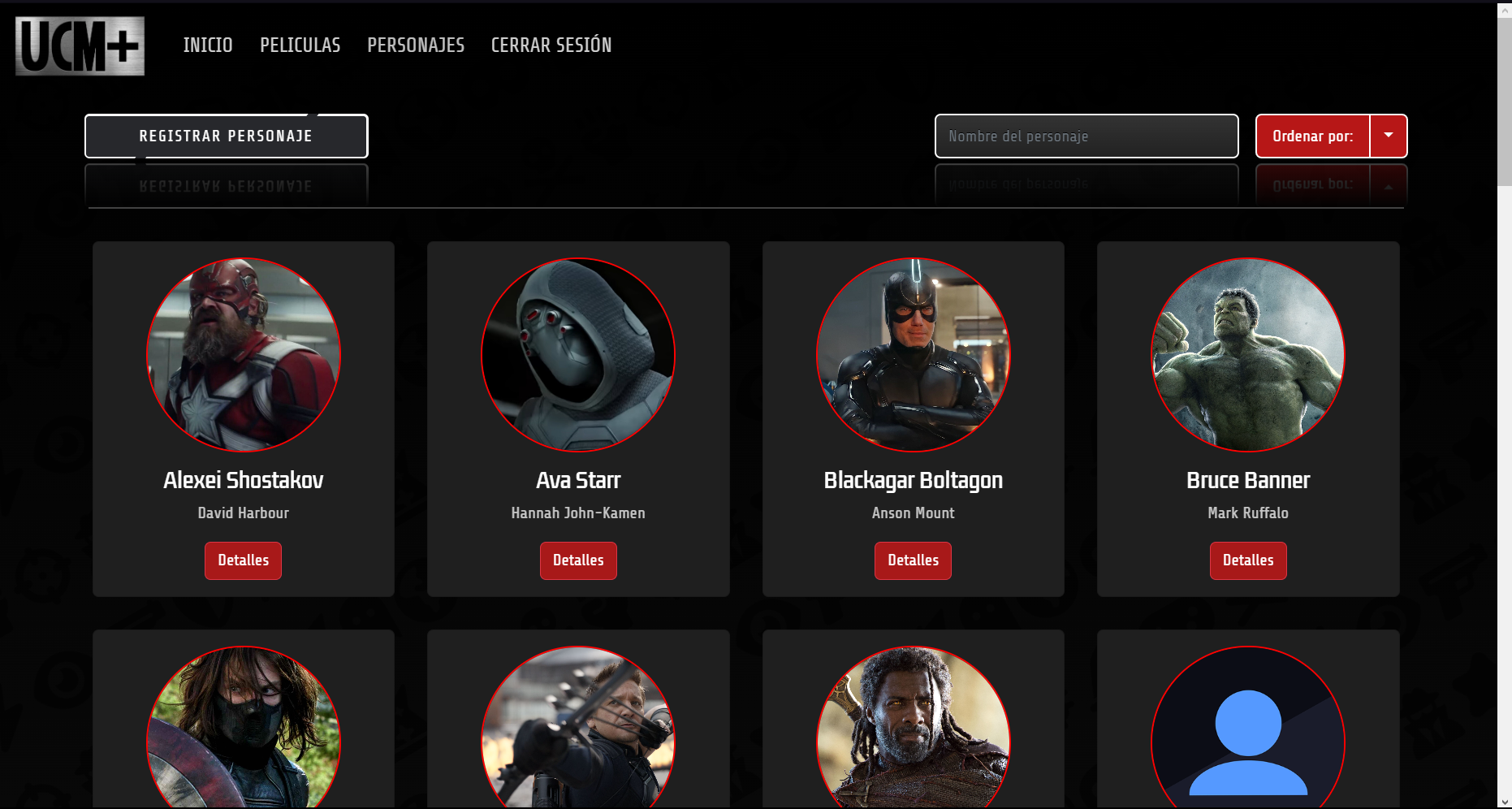The height and width of the screenshot is (809, 1512).
Task: Click the Ordenar por button
Action: pyautogui.click(x=1312, y=136)
